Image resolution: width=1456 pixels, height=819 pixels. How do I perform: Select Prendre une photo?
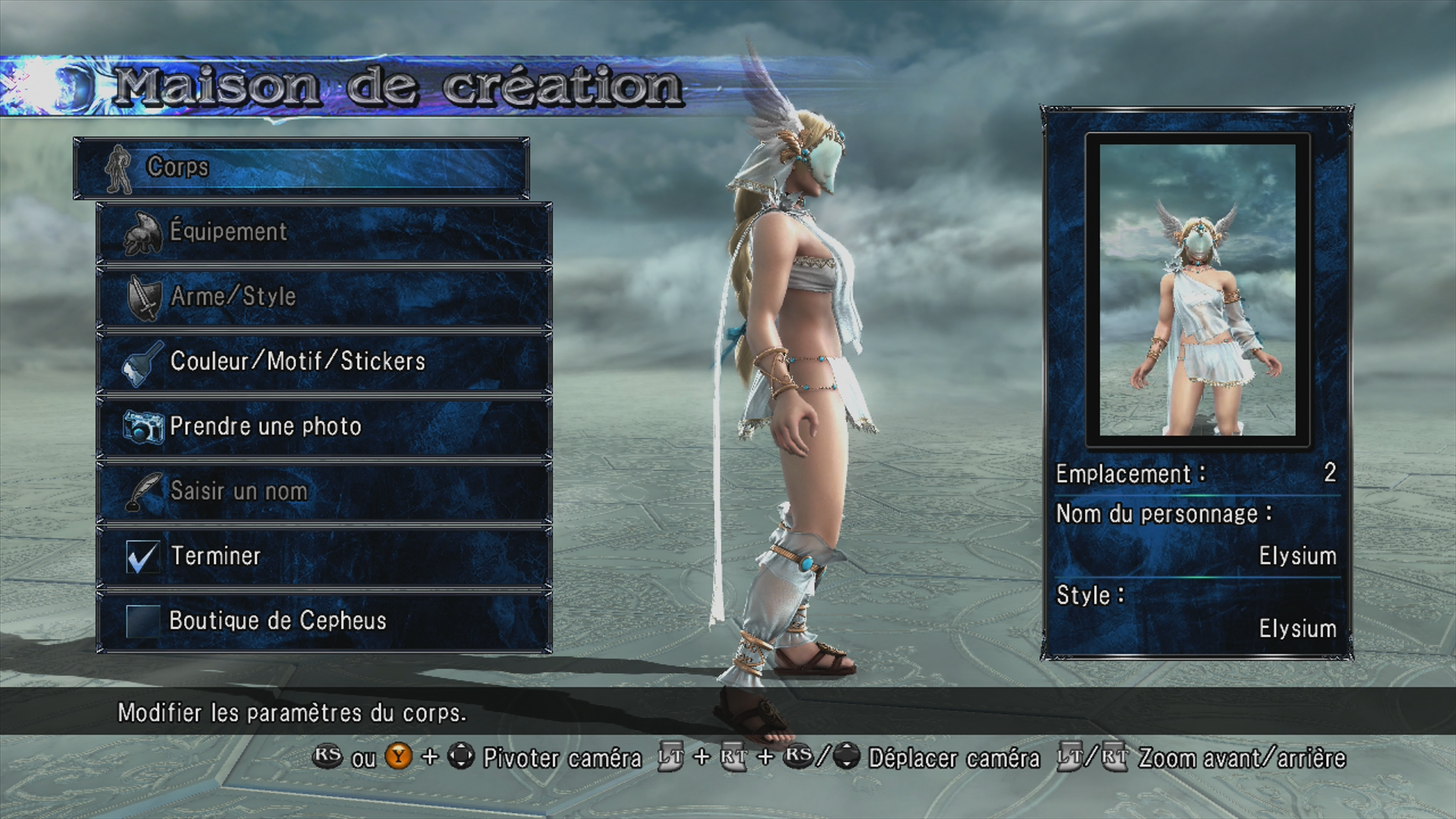coord(324,426)
